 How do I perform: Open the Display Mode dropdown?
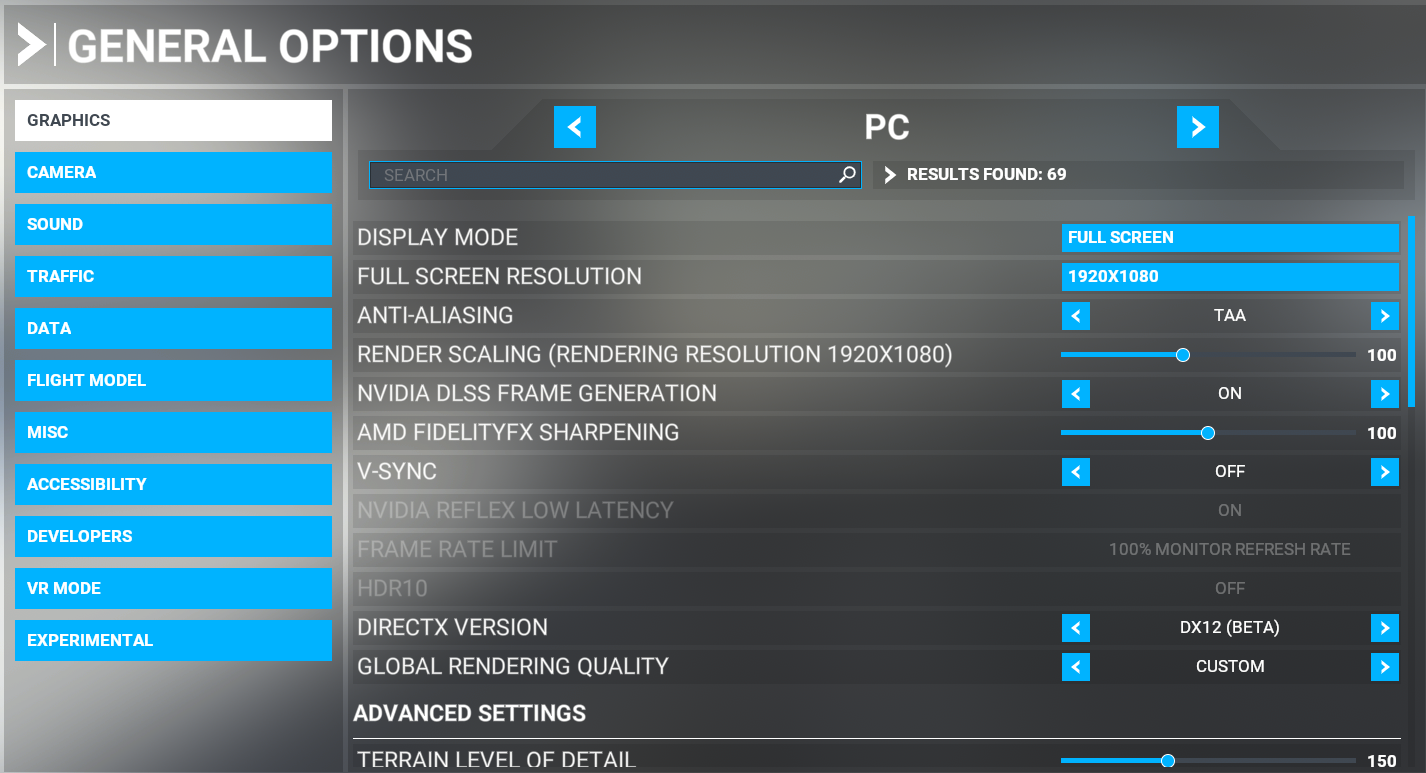pos(1230,237)
